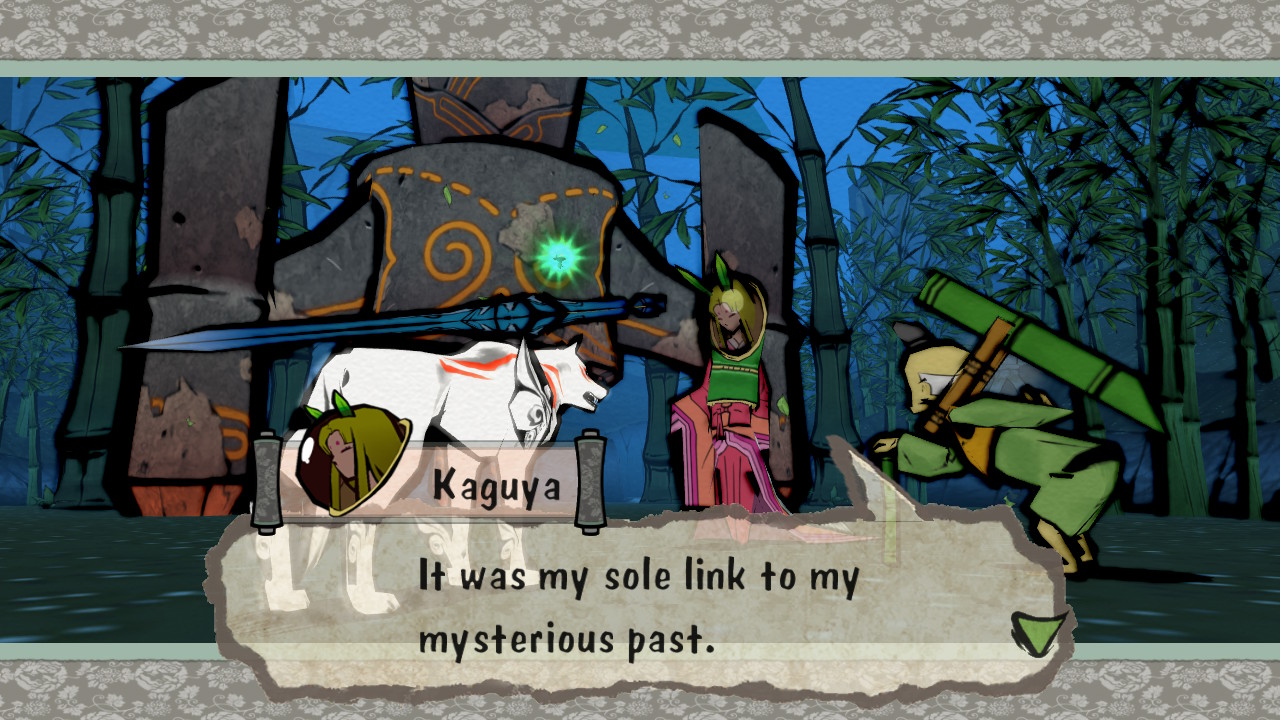The image size is (1280, 720).
Task: Click the right scroll post of the nameplate
Action: tap(590, 480)
